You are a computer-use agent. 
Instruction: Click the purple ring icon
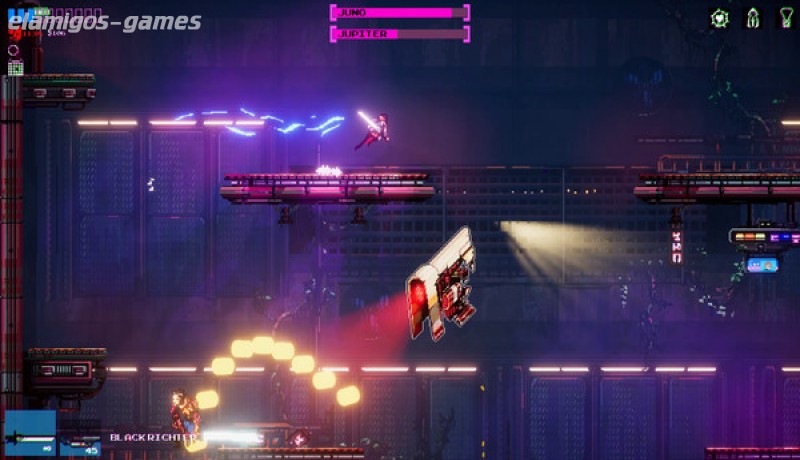click(x=13, y=50)
